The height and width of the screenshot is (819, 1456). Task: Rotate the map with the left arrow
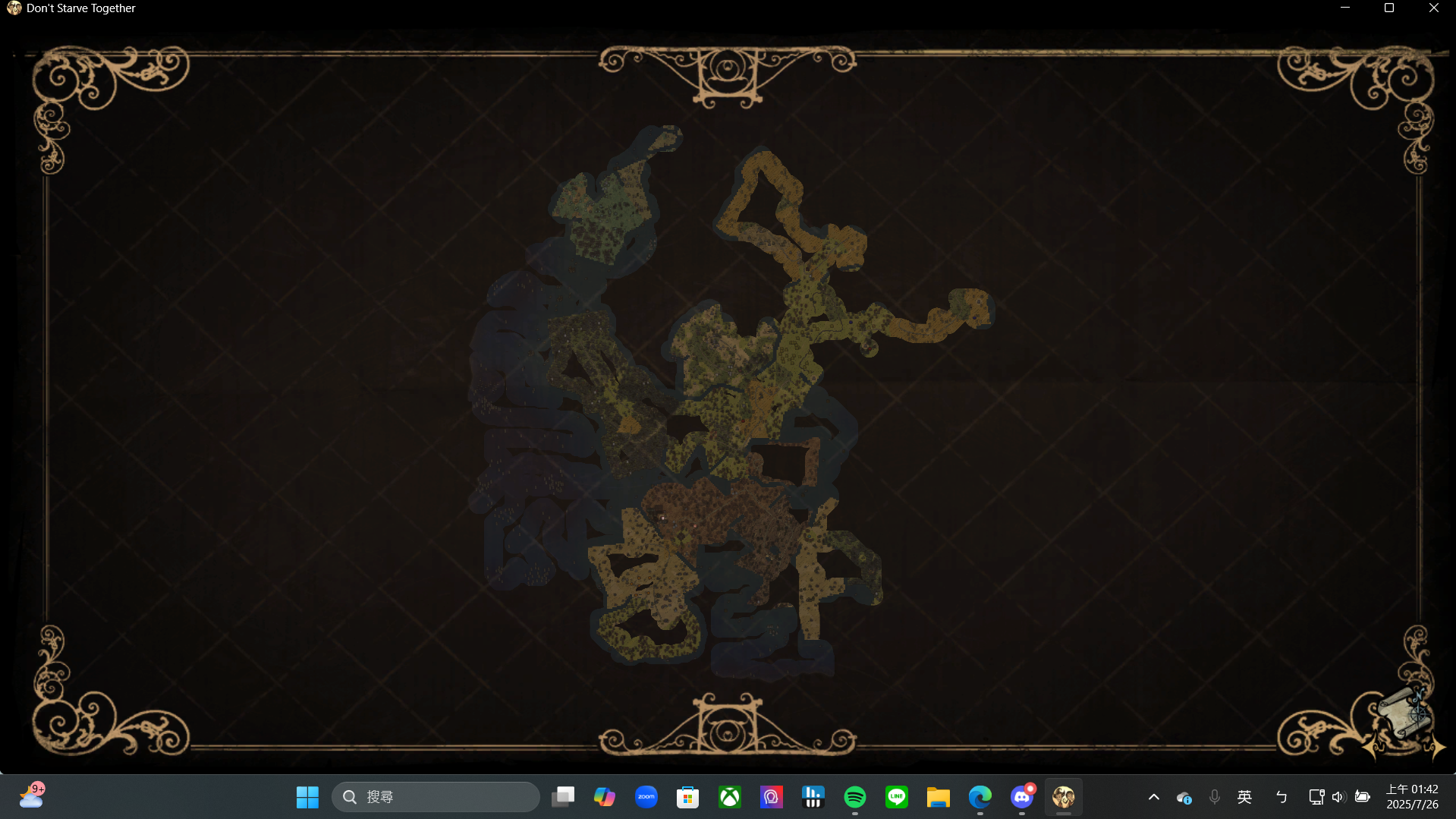click(x=1373, y=748)
